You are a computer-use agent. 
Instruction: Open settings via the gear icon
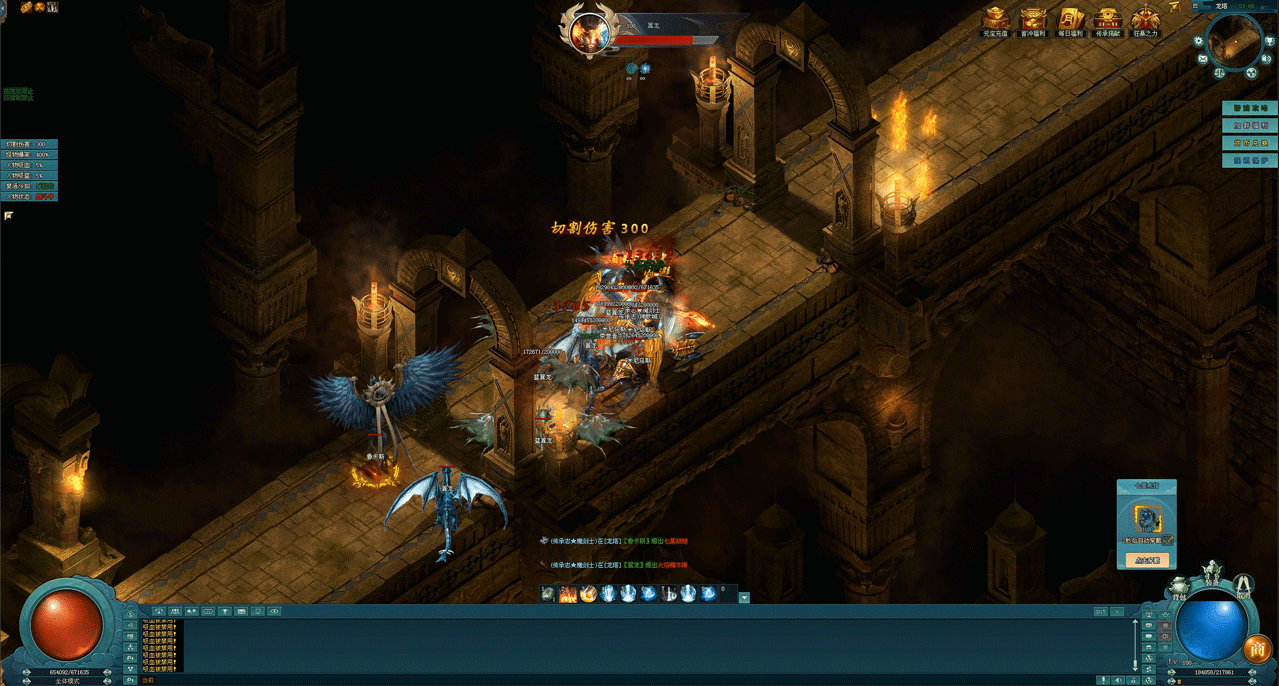click(x=1198, y=42)
